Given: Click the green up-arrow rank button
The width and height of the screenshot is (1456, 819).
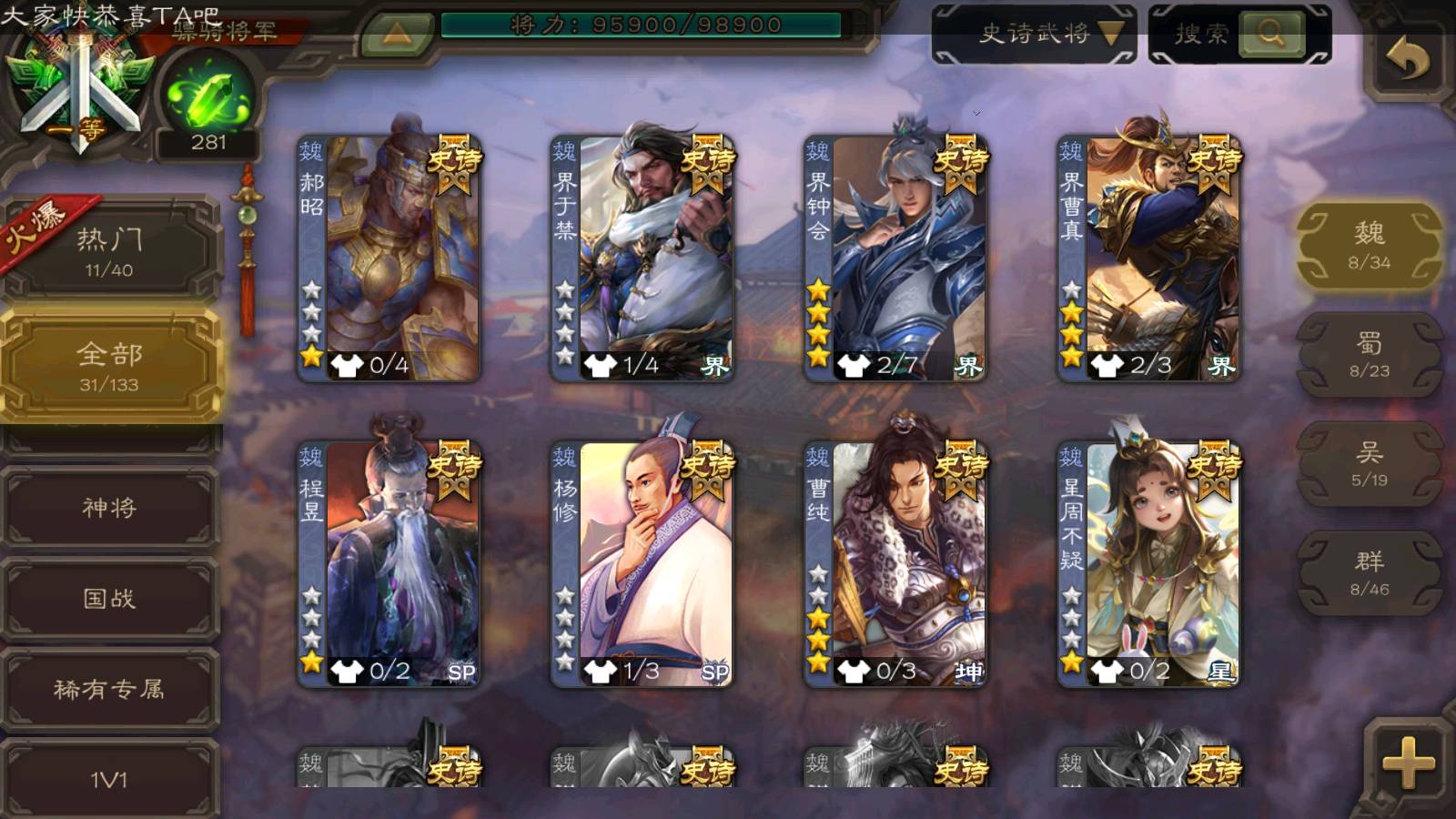Looking at the screenshot, I should (x=396, y=35).
